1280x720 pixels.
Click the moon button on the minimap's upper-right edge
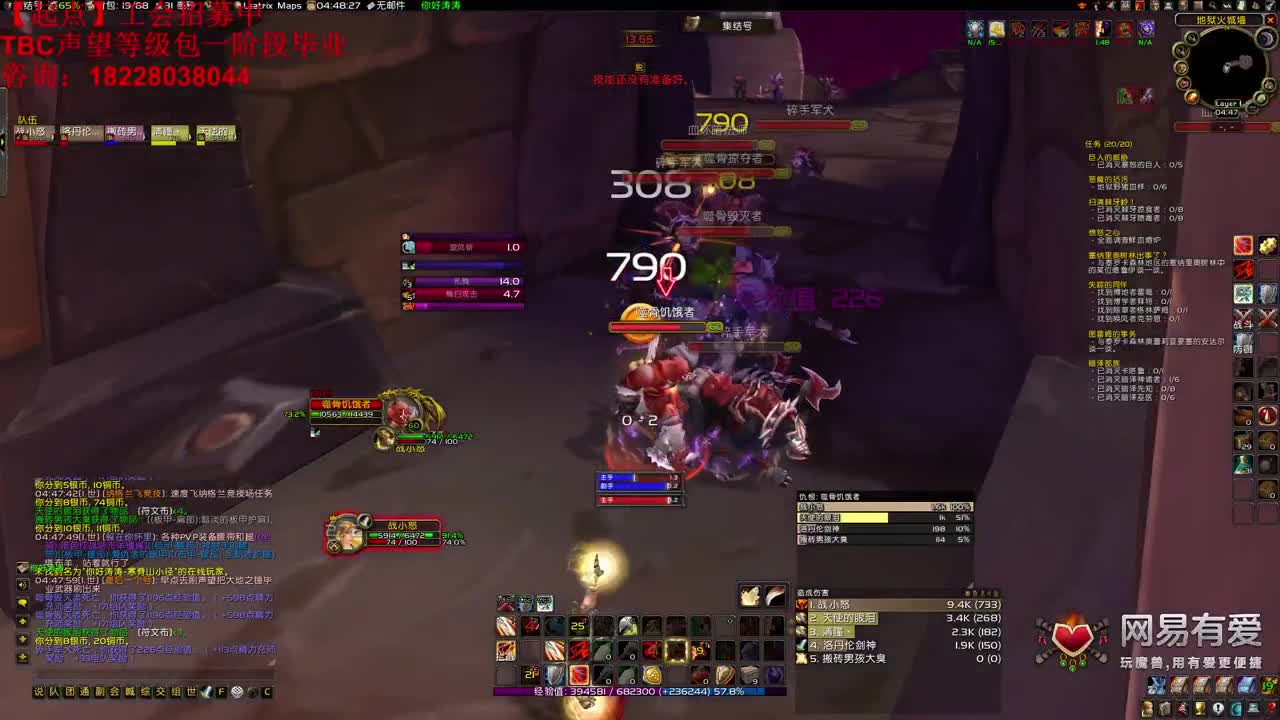tap(1266, 38)
